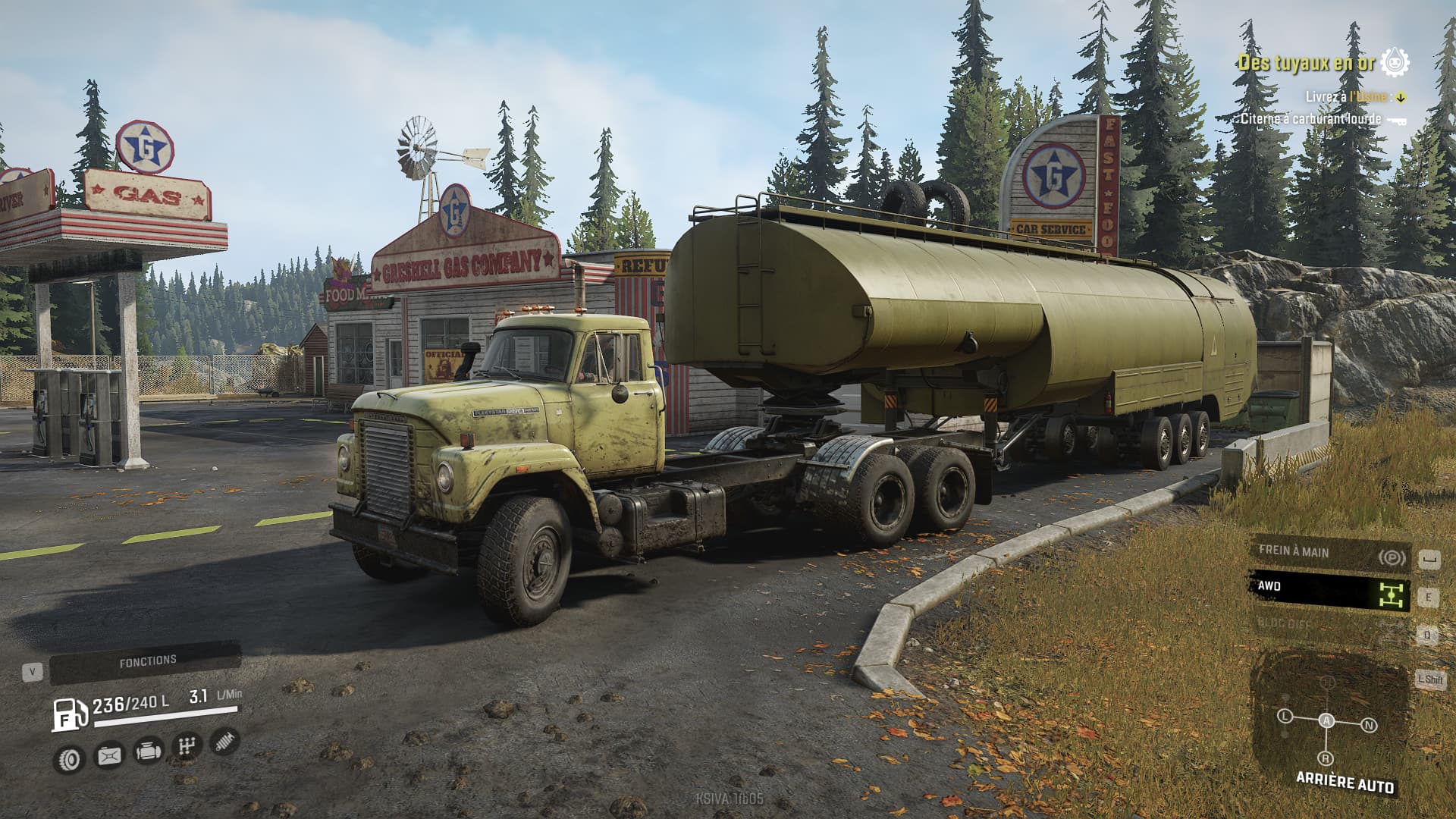Toggle the Frein à main handbrake
This screenshot has height=819, width=1456.
(1329, 554)
